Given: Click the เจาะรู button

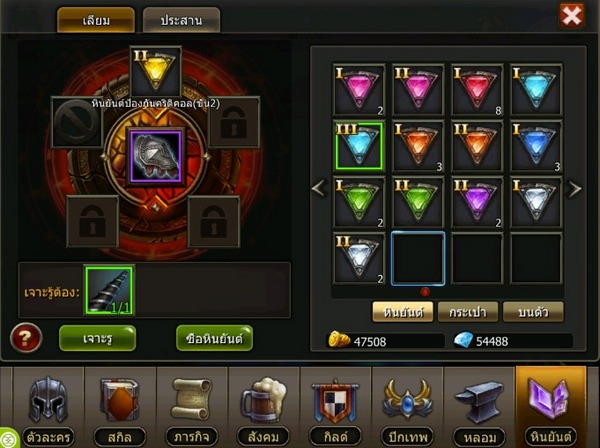Looking at the screenshot, I should (97, 338).
